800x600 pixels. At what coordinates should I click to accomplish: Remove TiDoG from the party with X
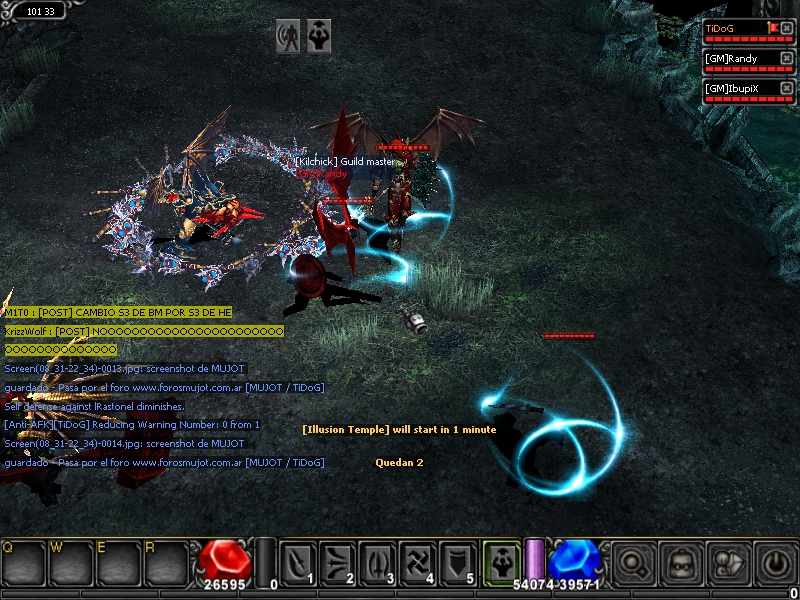click(x=786, y=28)
